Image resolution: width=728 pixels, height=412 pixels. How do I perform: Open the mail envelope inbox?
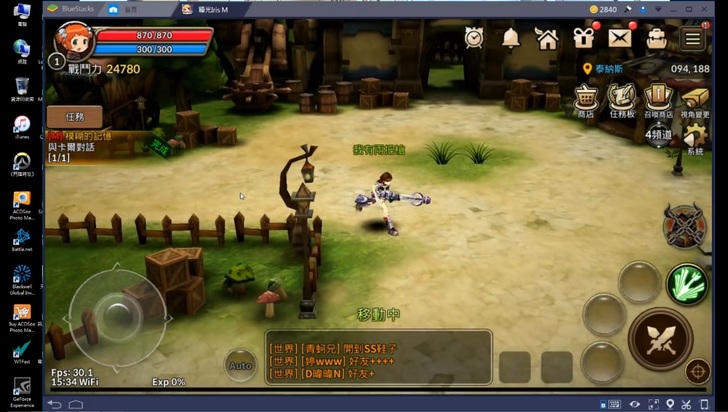pos(620,38)
